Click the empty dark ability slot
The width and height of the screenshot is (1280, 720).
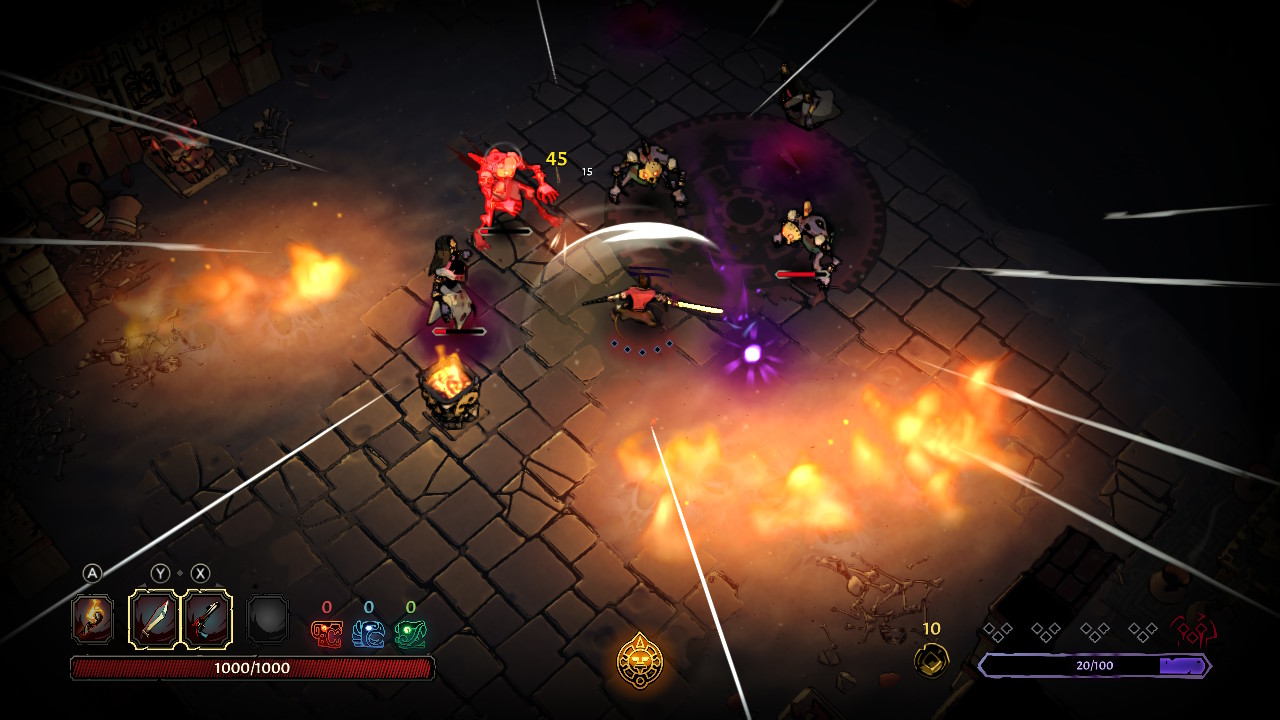(267, 620)
